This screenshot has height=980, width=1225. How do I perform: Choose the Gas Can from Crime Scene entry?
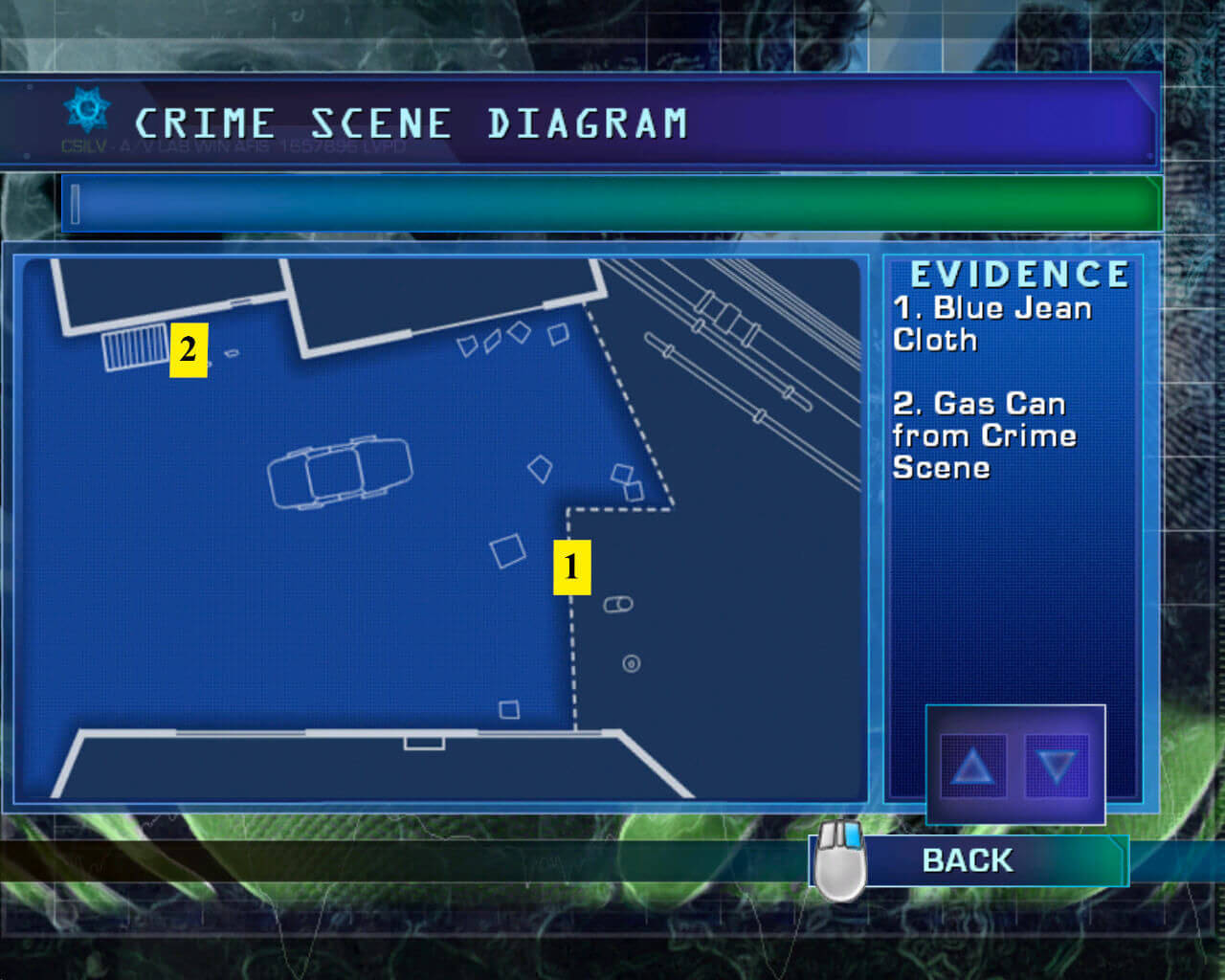pos(984,435)
